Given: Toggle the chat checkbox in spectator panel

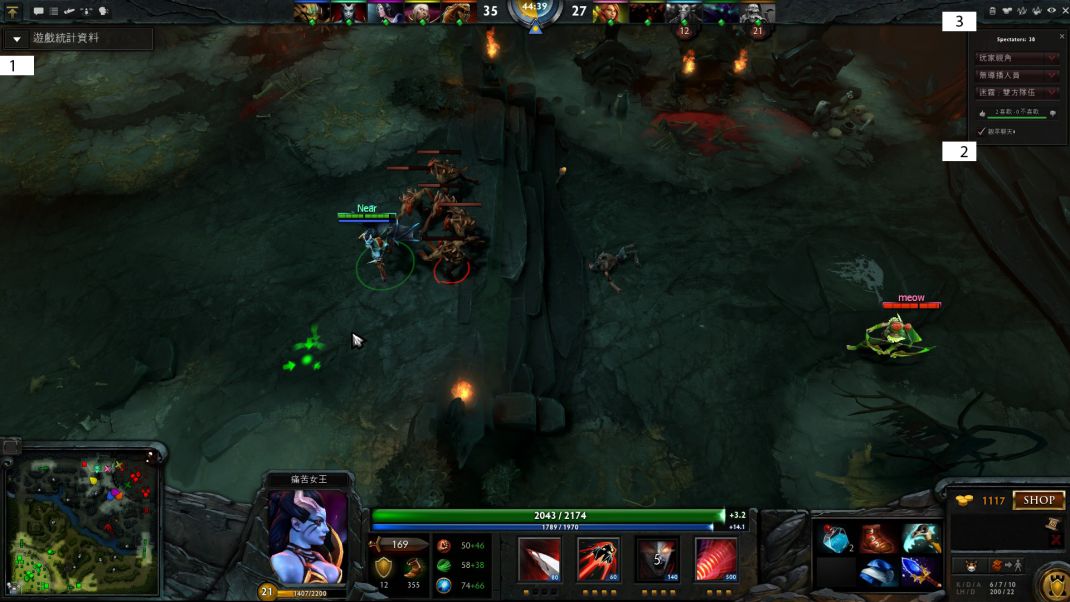Looking at the screenshot, I should tap(982, 131).
